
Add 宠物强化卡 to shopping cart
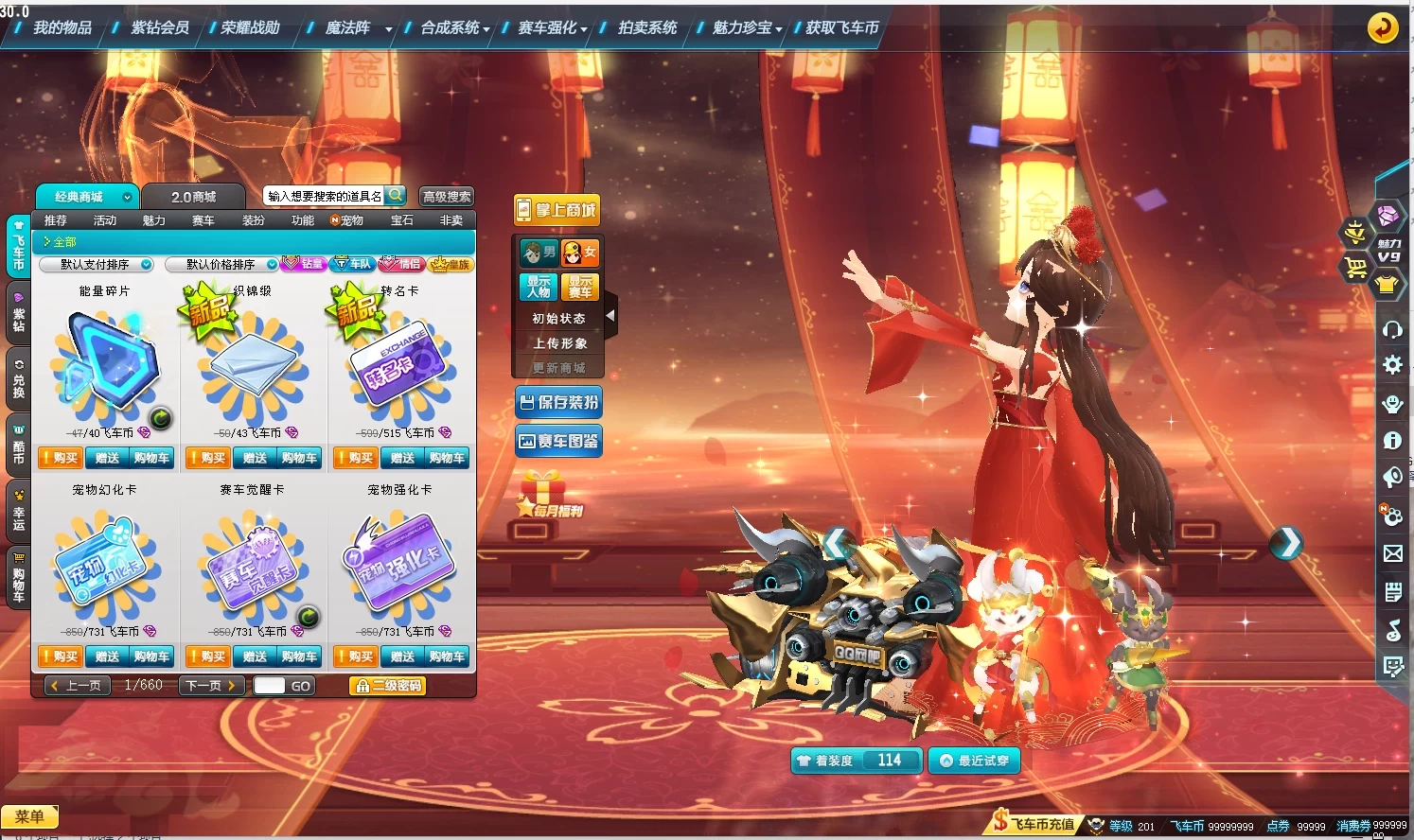click(x=447, y=656)
